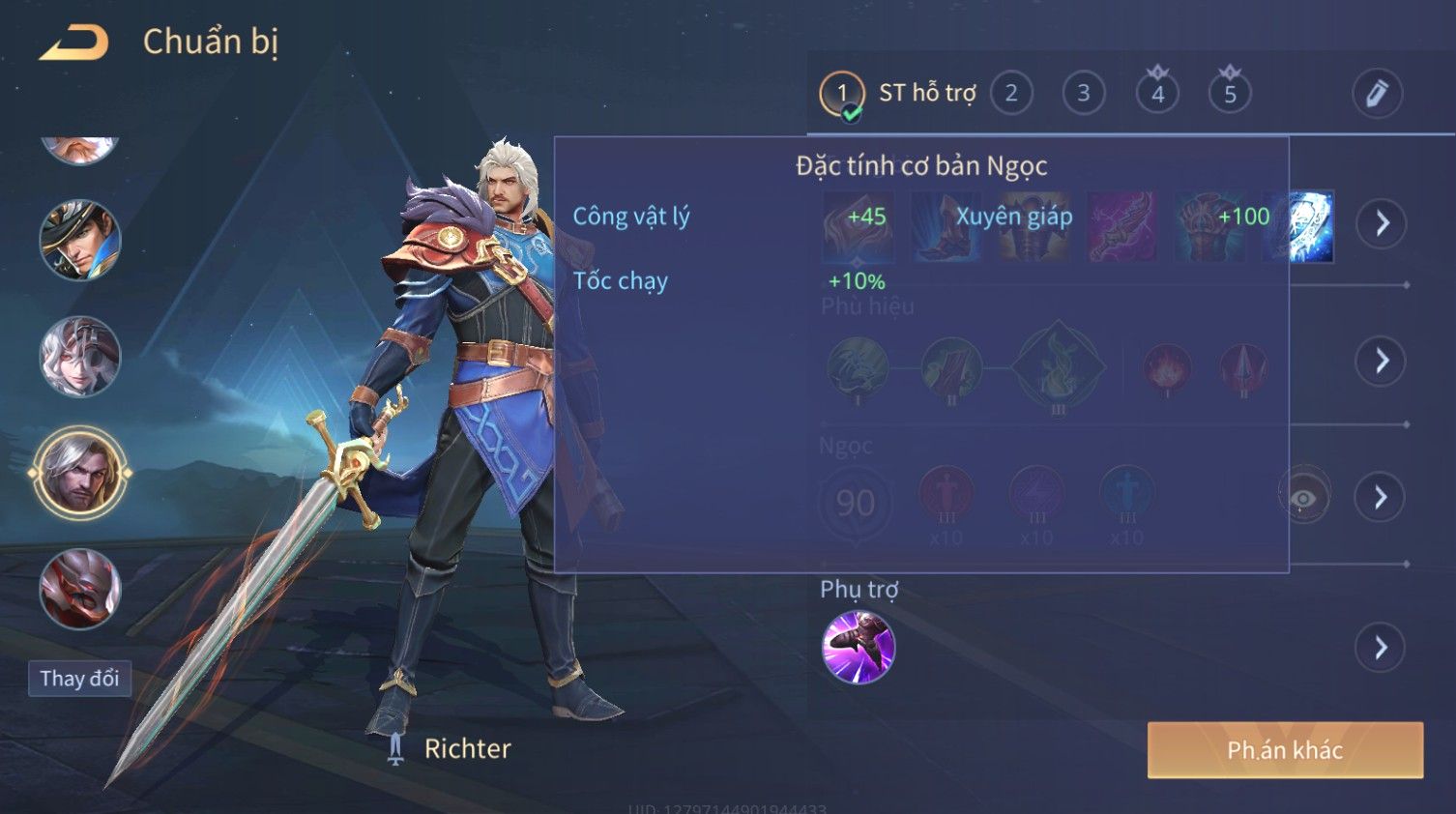Switch to loadout preset 3
Viewport: 1456px width, 814px height.
[1084, 93]
